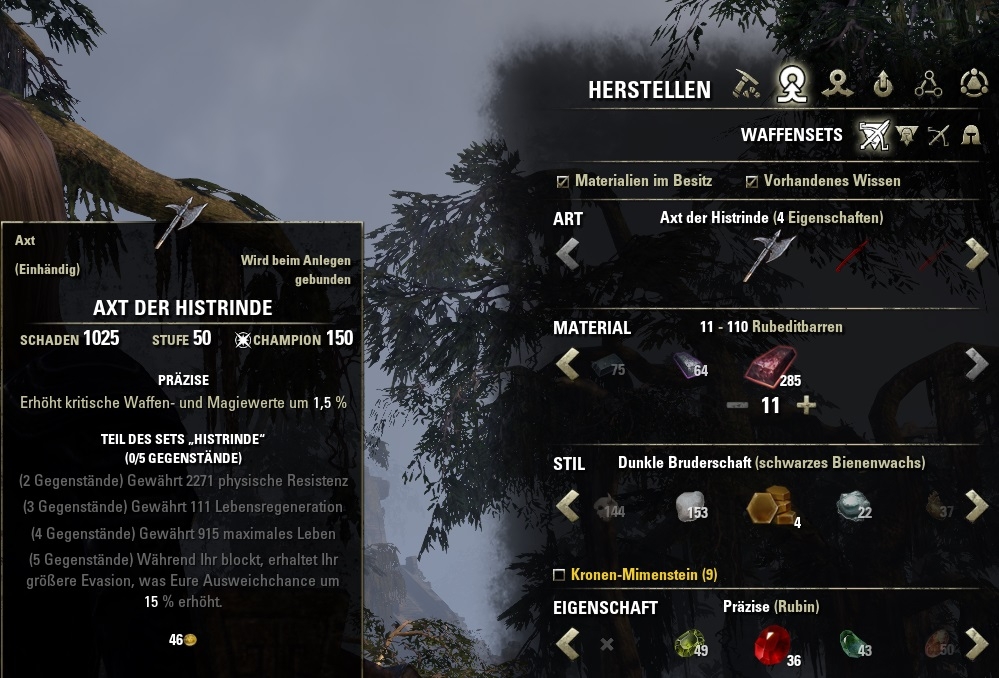Image resolution: width=999 pixels, height=678 pixels.
Task: Enable the Kronen-Mimenstein checkbox
Action: click(559, 575)
